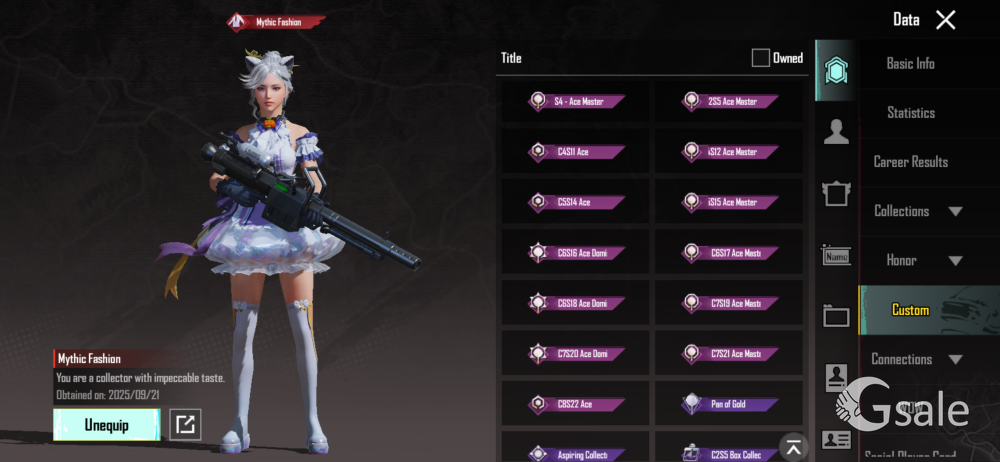Unequip the Mythic Fashion title
1000x462 pixels.
[106, 425]
